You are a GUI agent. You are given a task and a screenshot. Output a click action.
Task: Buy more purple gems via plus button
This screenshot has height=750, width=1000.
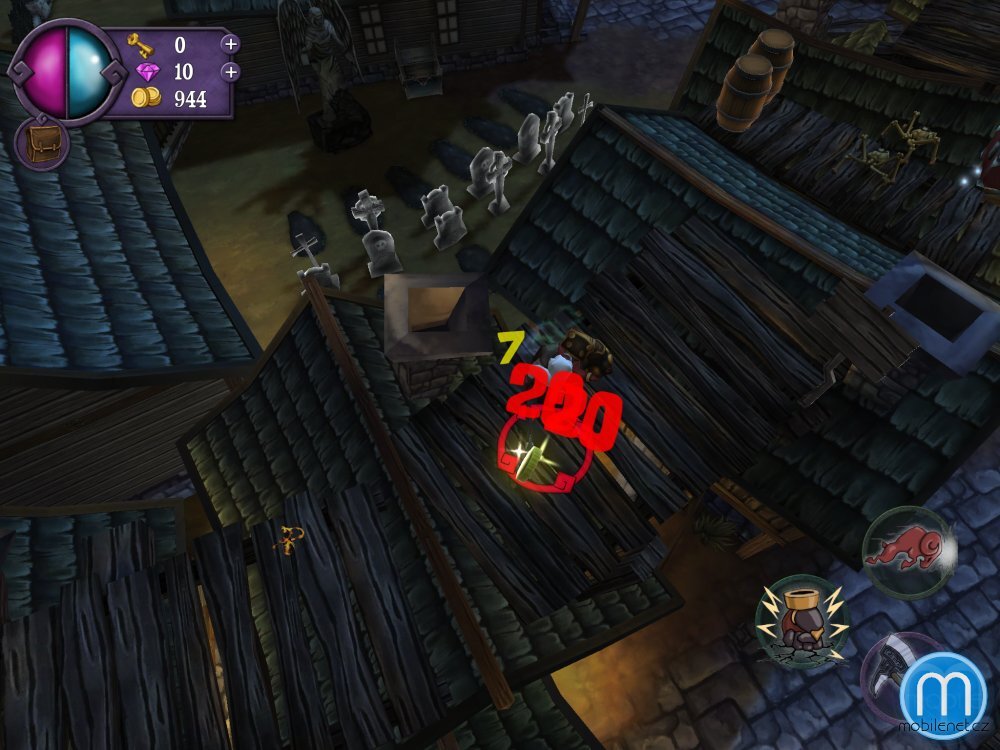230,72
